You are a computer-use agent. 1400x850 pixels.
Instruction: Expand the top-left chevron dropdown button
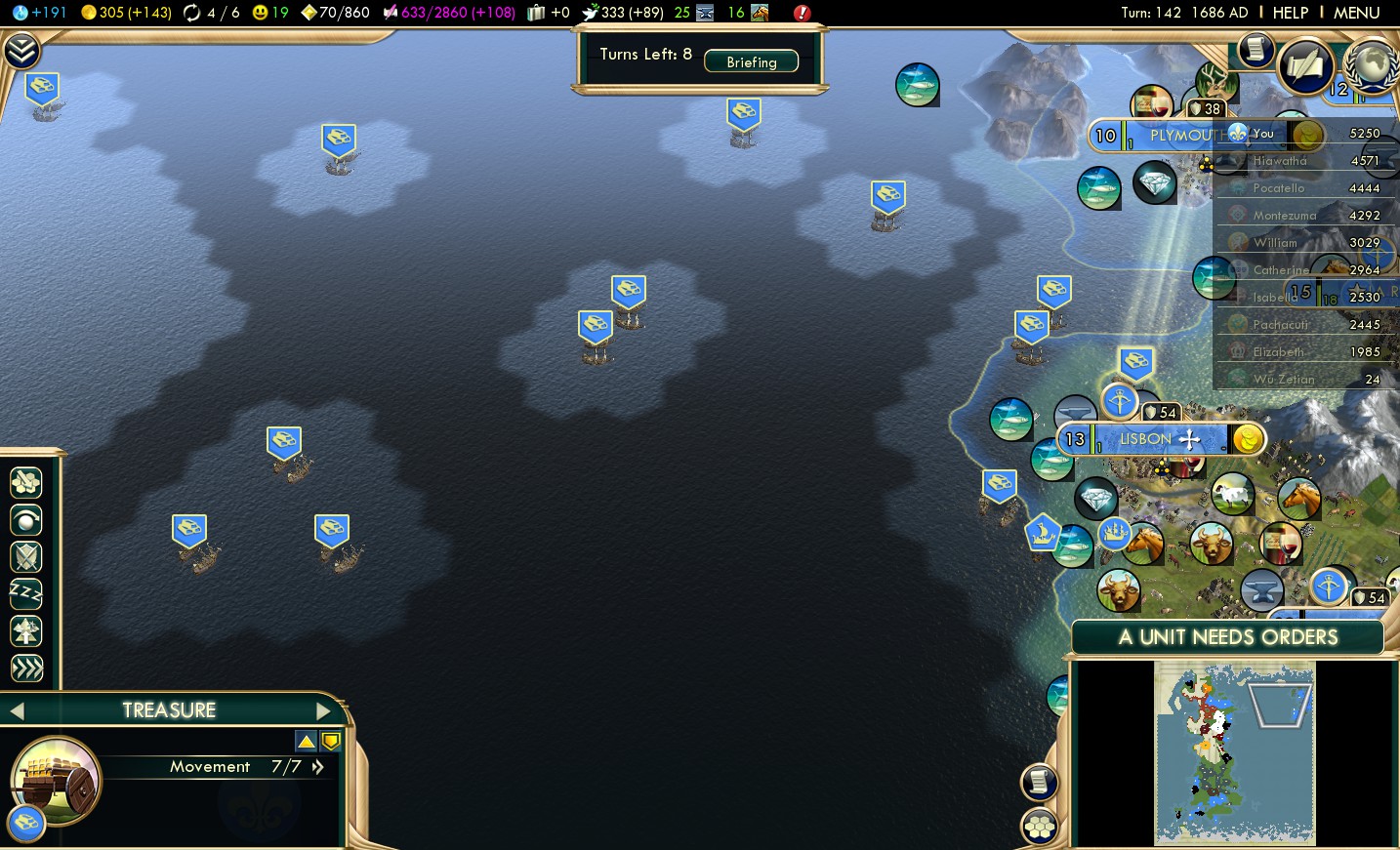(x=21, y=51)
